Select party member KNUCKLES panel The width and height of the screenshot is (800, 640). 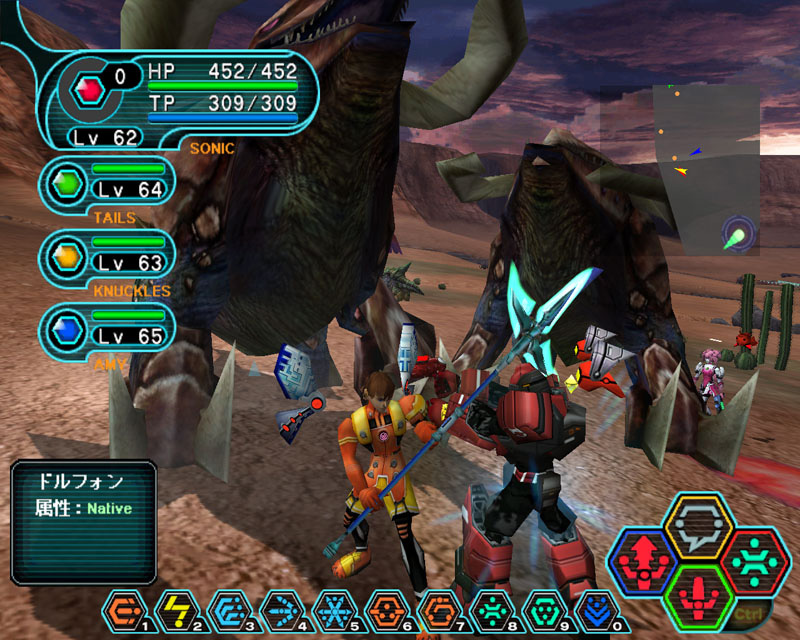(x=108, y=256)
